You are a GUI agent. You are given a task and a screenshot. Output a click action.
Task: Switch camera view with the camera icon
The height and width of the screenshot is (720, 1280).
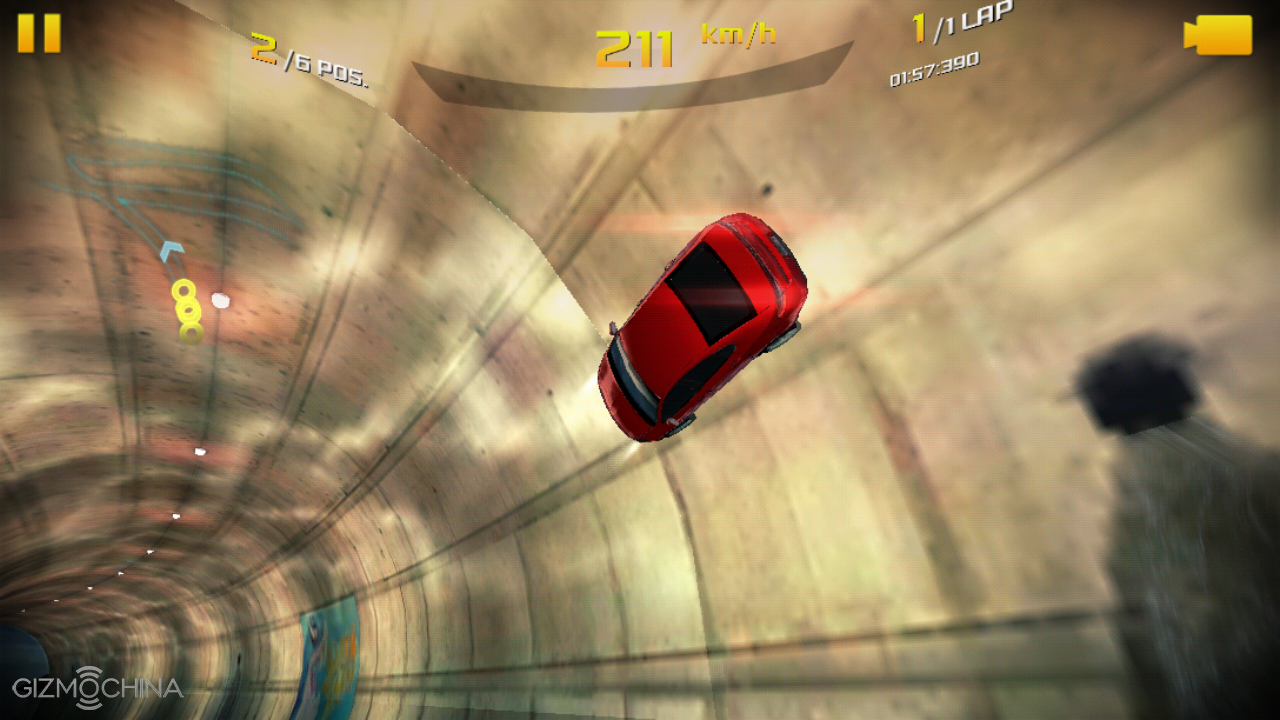[1218, 35]
